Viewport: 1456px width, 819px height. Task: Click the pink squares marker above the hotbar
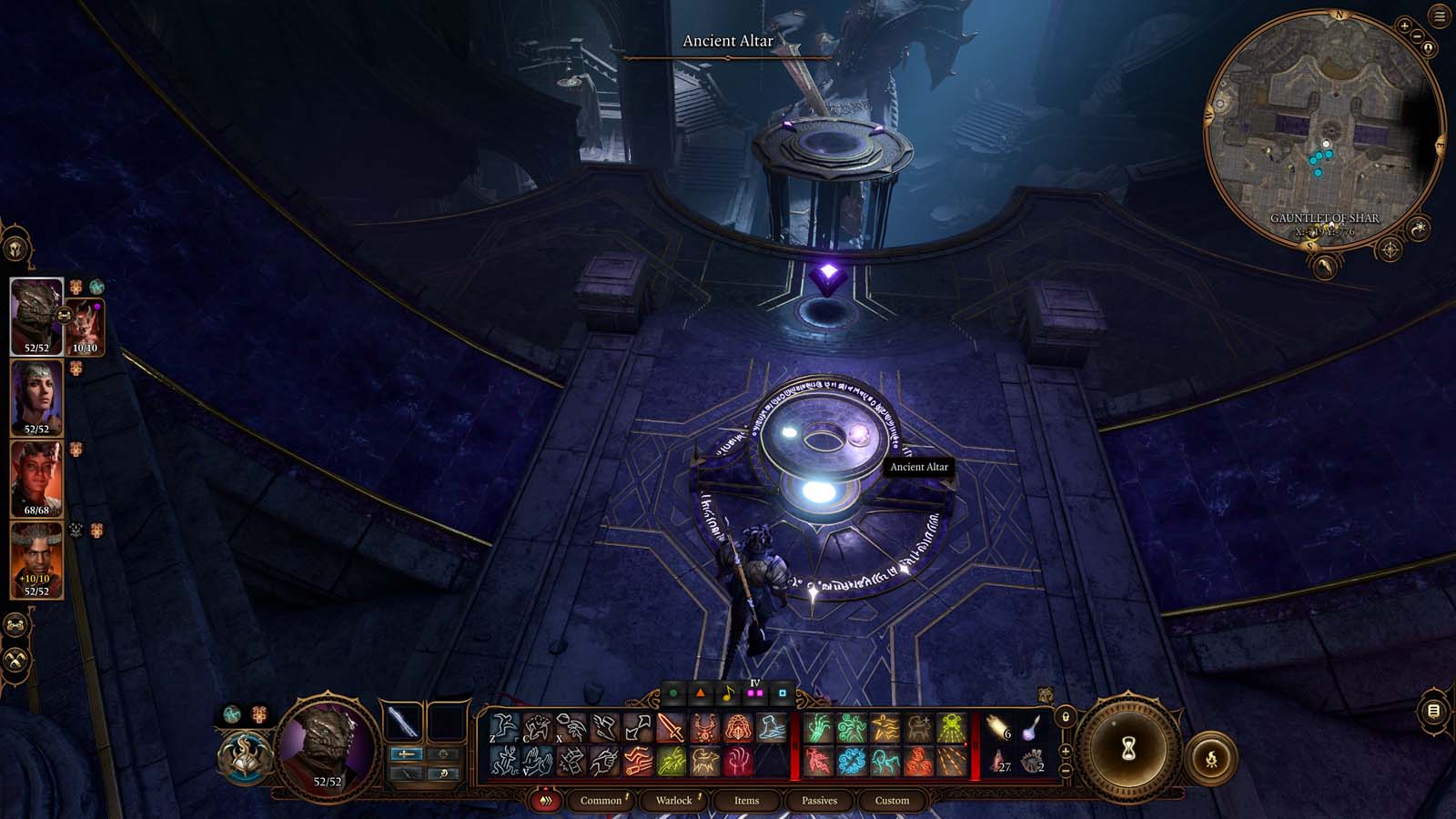754,693
